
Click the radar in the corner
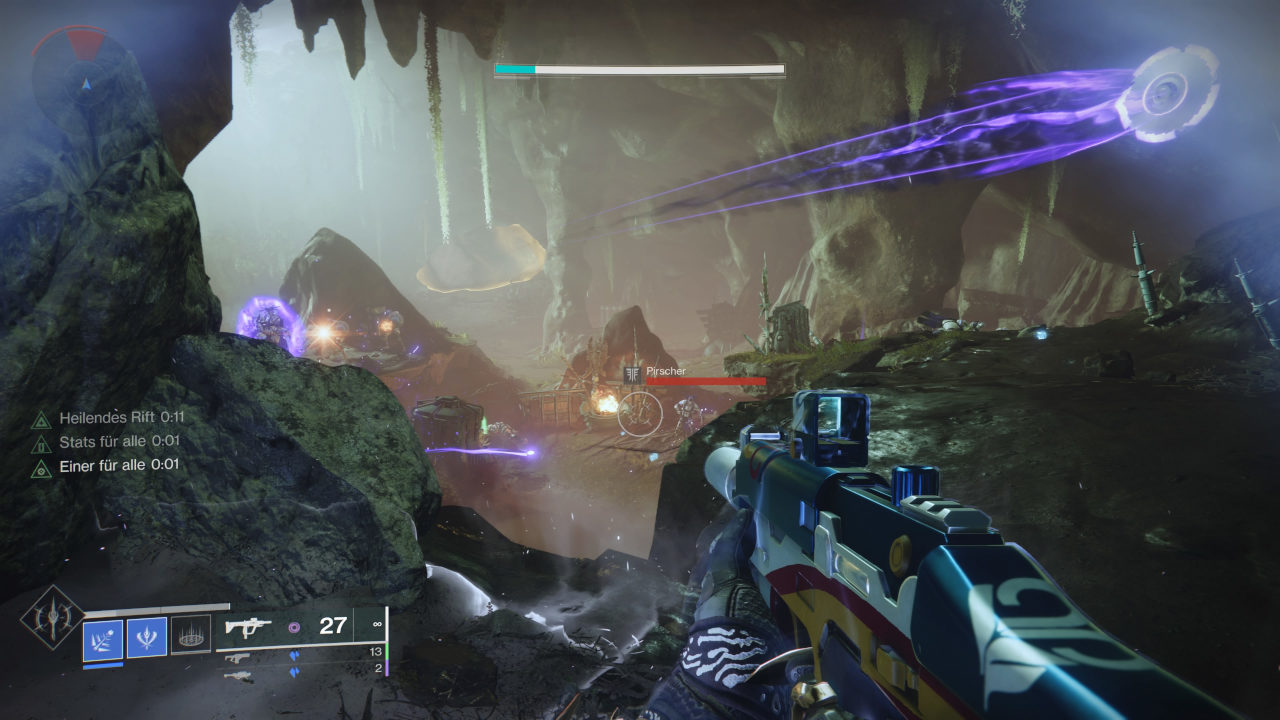coord(69,67)
